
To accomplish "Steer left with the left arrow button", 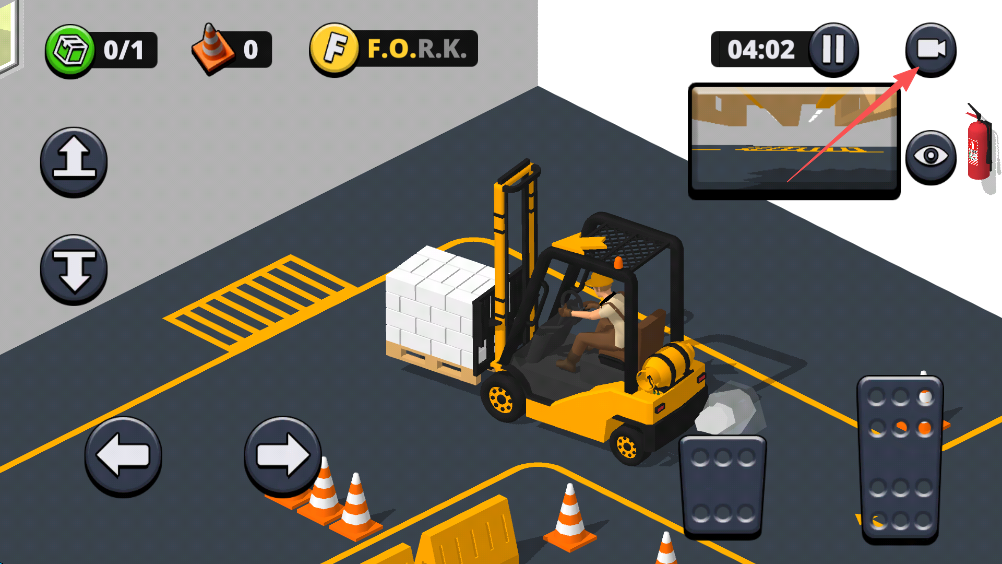I will tap(123, 455).
